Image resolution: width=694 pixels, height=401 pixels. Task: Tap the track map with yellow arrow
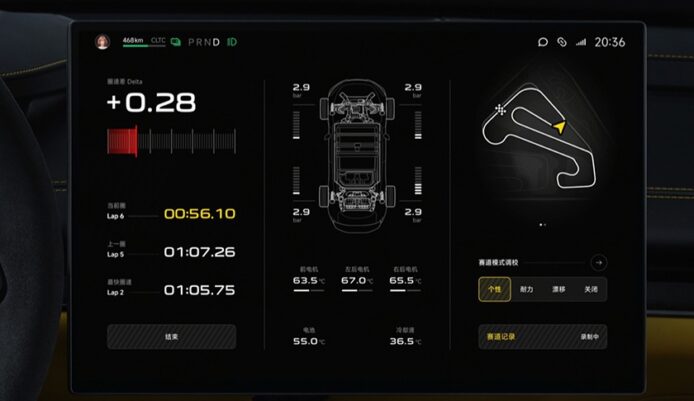pos(527,138)
